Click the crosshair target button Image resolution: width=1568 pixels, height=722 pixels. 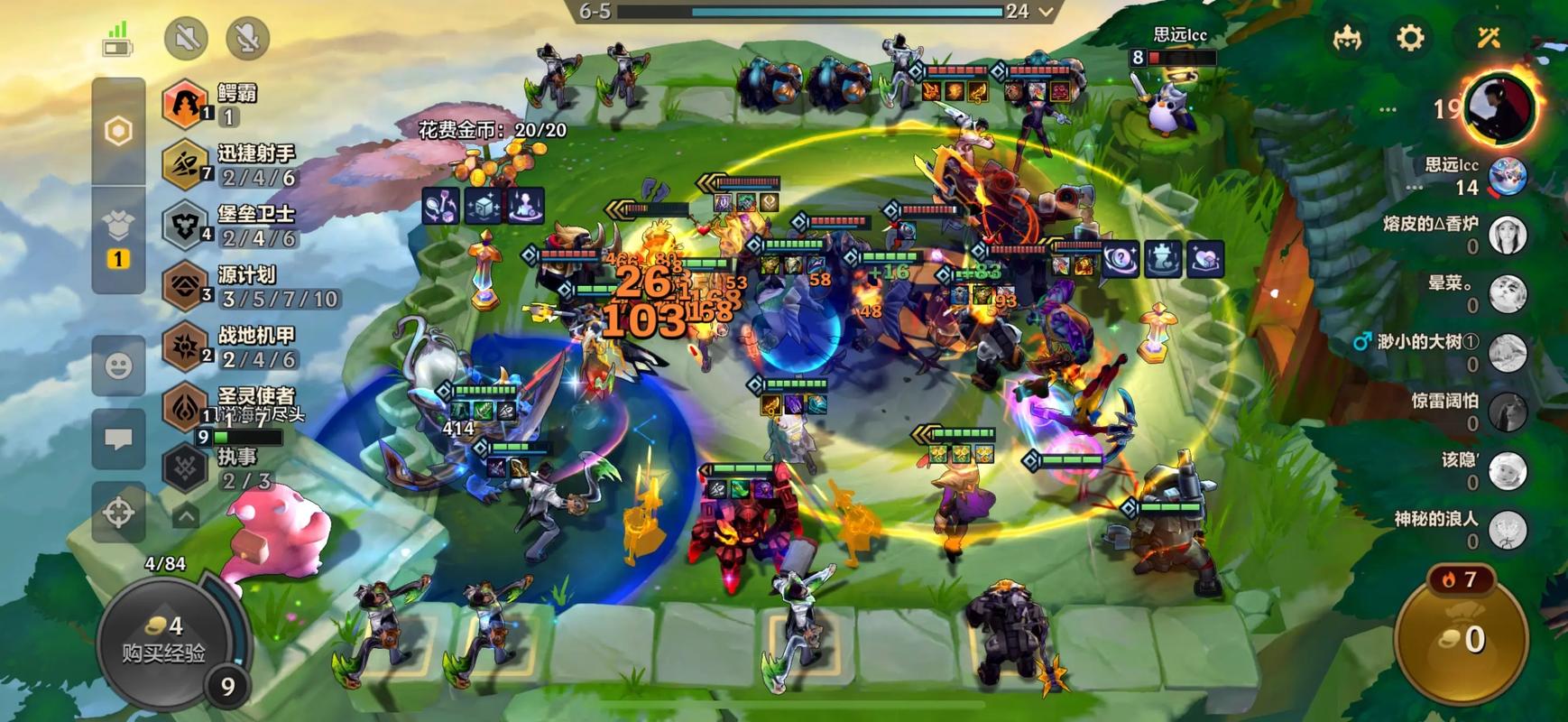tap(118, 512)
